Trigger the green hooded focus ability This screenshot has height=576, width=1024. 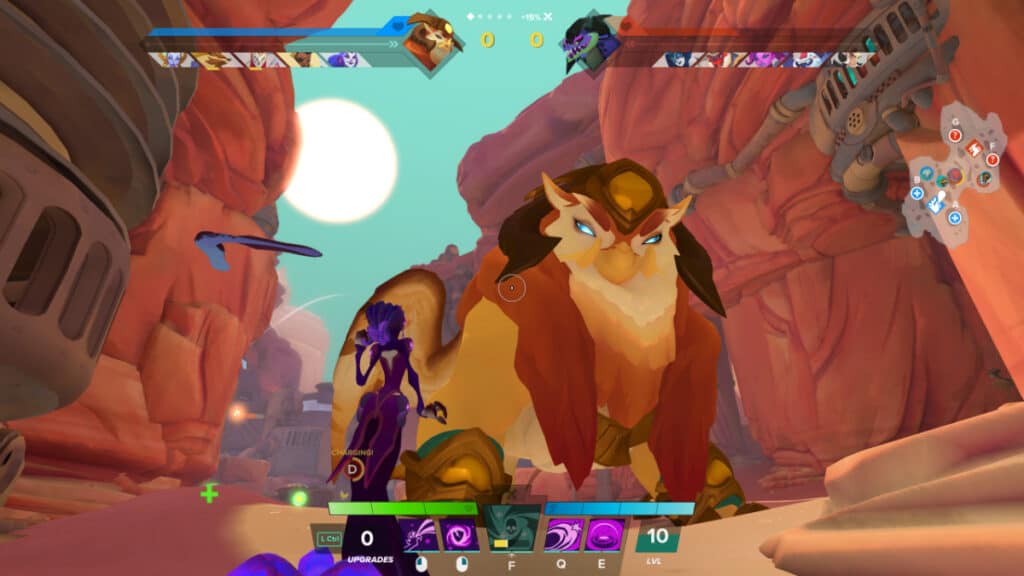click(x=512, y=530)
